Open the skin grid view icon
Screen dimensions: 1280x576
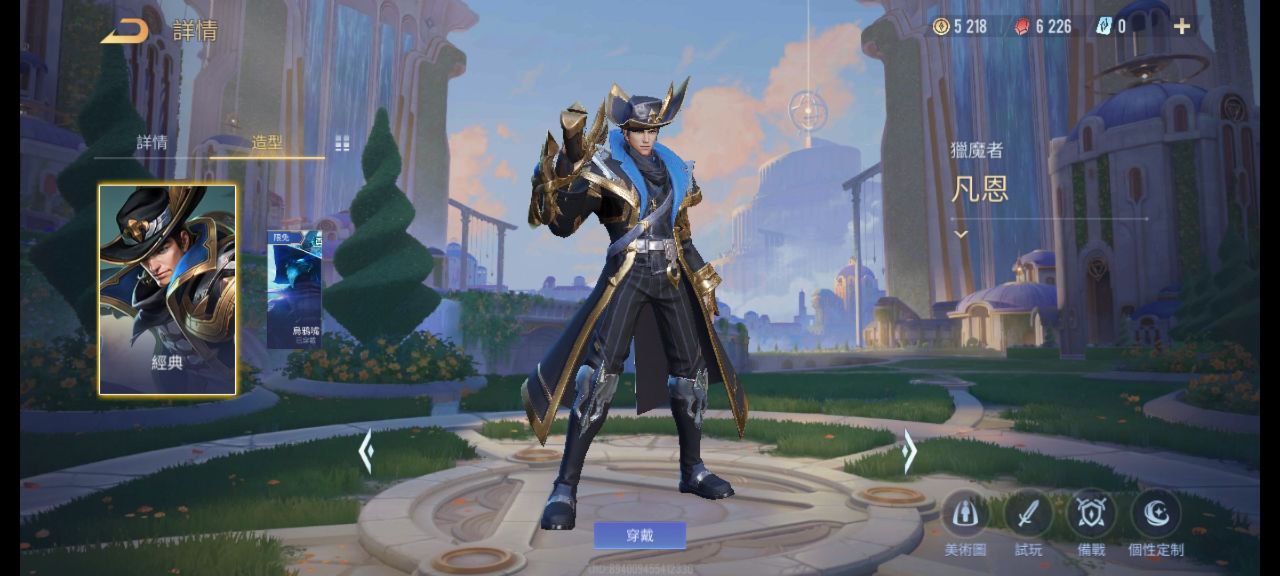342,143
